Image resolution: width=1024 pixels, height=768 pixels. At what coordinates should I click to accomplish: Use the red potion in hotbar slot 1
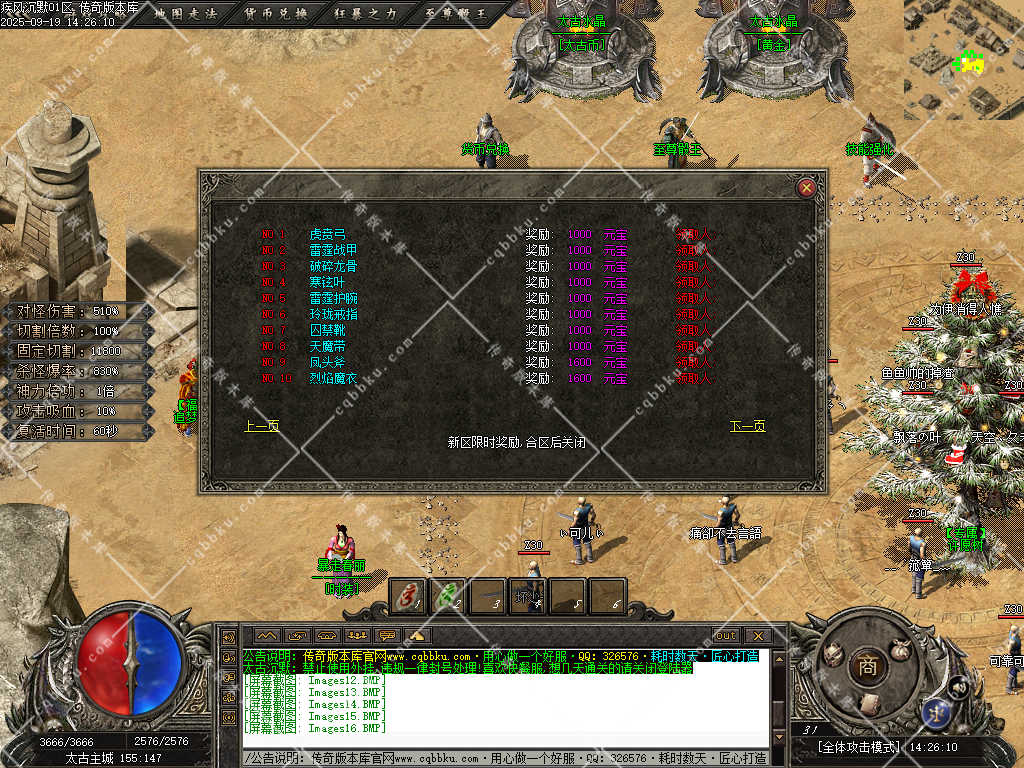[x=408, y=596]
